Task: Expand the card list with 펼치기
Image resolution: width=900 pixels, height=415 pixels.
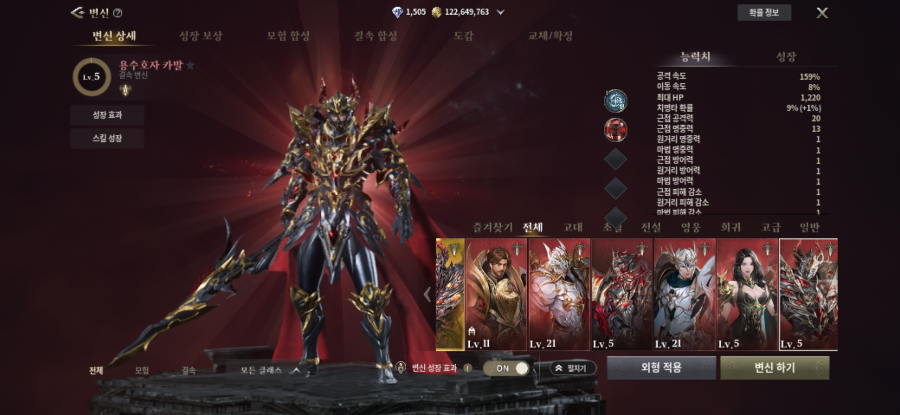Action: (569, 368)
